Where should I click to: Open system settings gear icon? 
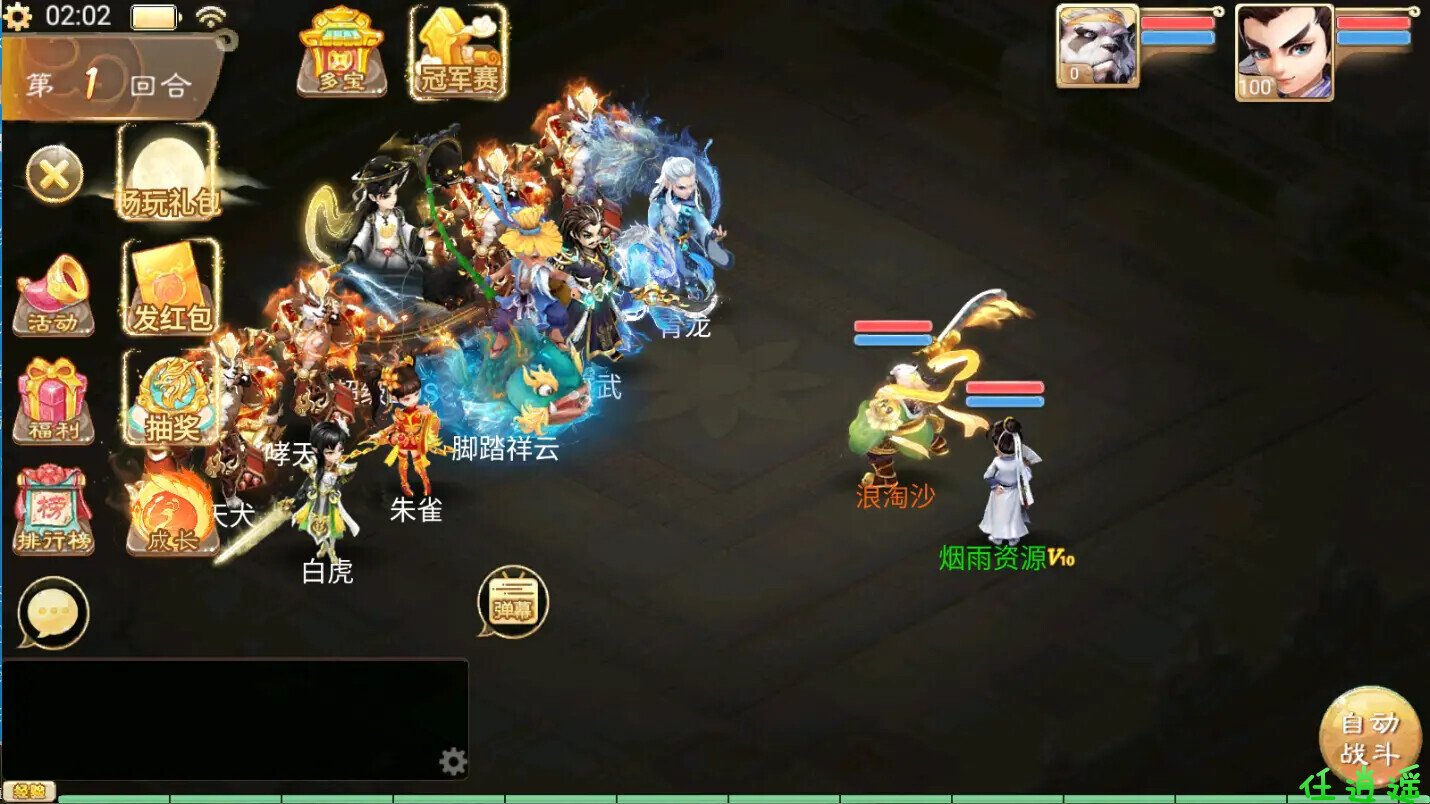18,16
